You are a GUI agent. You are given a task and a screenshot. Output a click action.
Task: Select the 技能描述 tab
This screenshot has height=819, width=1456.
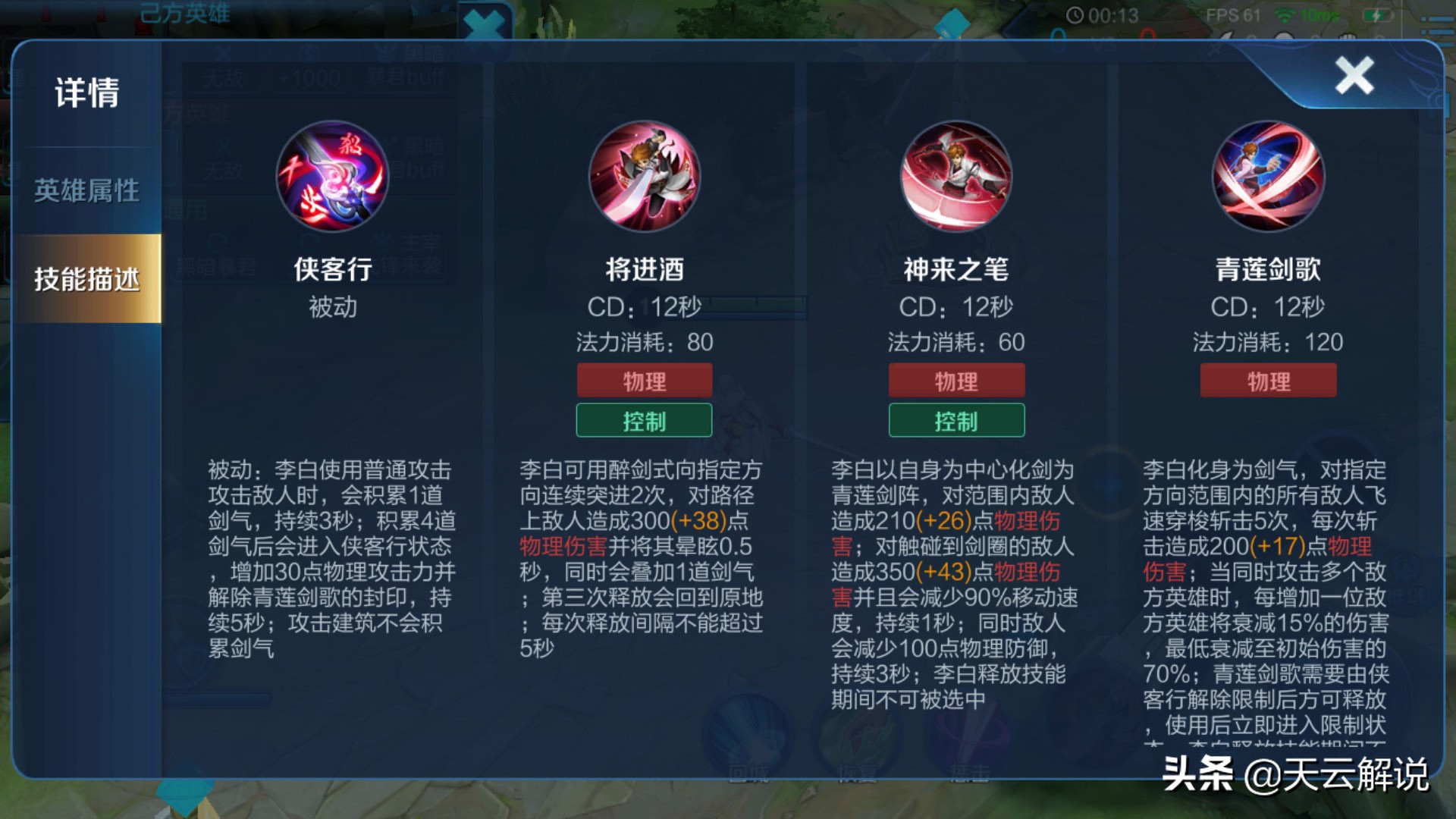[86, 279]
